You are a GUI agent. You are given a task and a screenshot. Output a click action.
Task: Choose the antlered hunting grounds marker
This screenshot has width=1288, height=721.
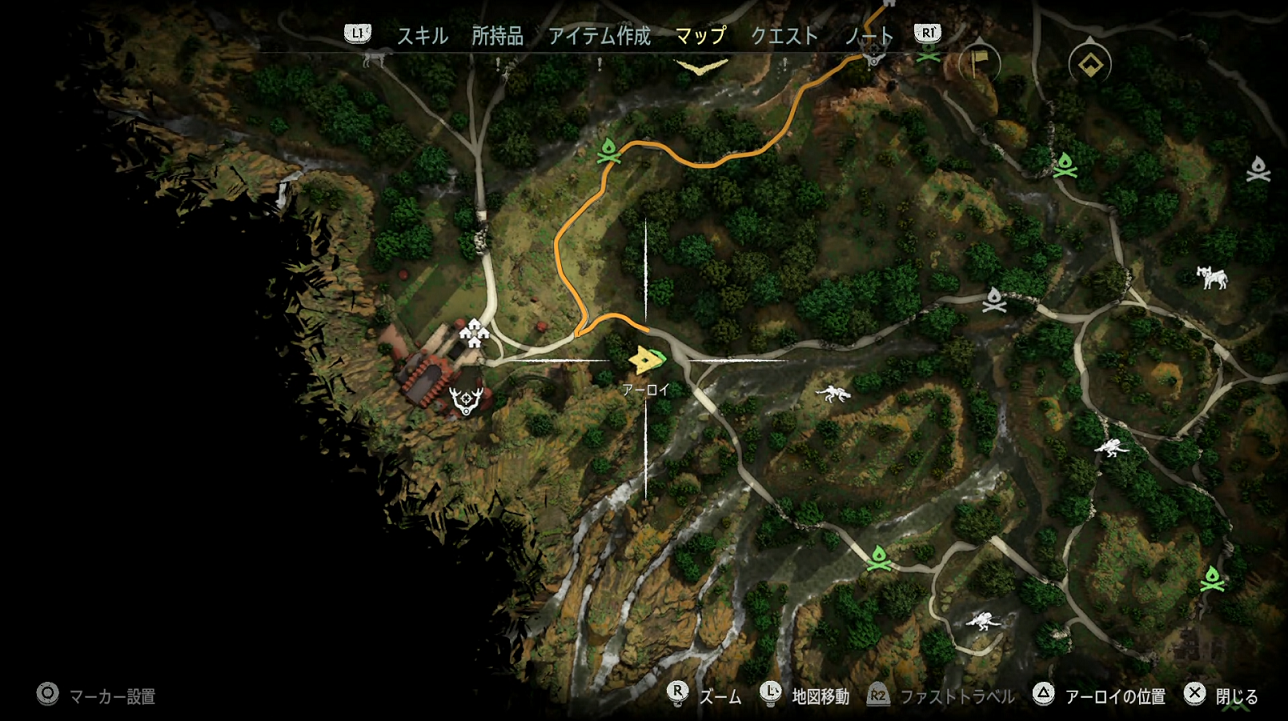coord(466,399)
